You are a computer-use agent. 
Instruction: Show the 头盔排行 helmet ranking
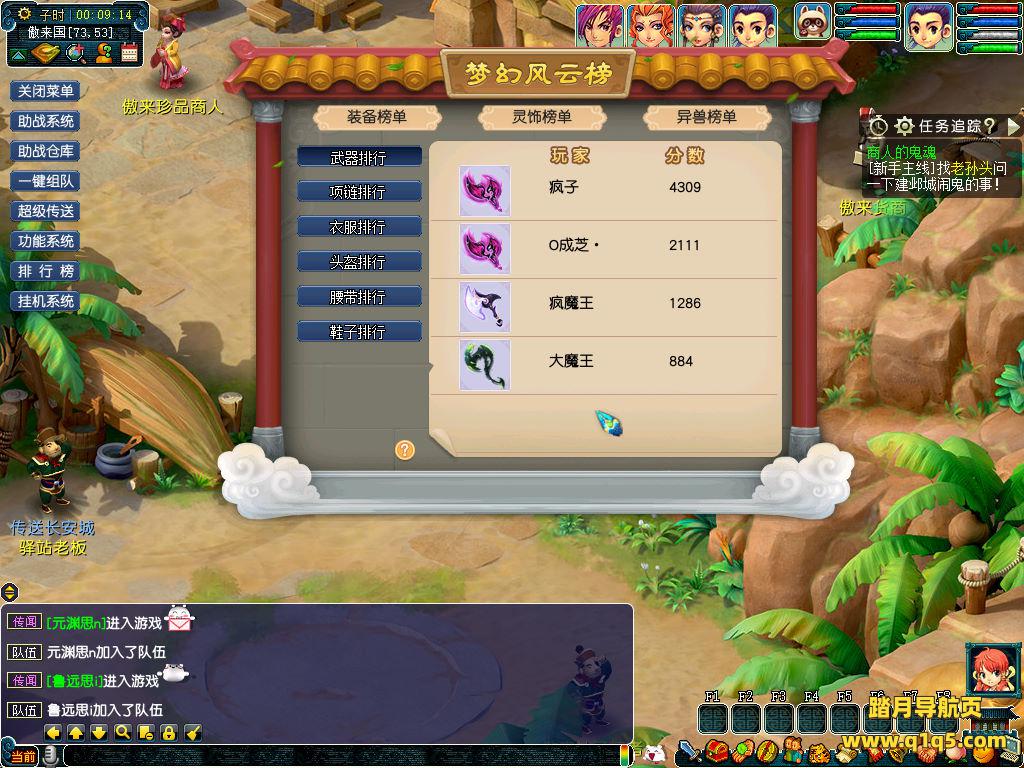coord(358,262)
